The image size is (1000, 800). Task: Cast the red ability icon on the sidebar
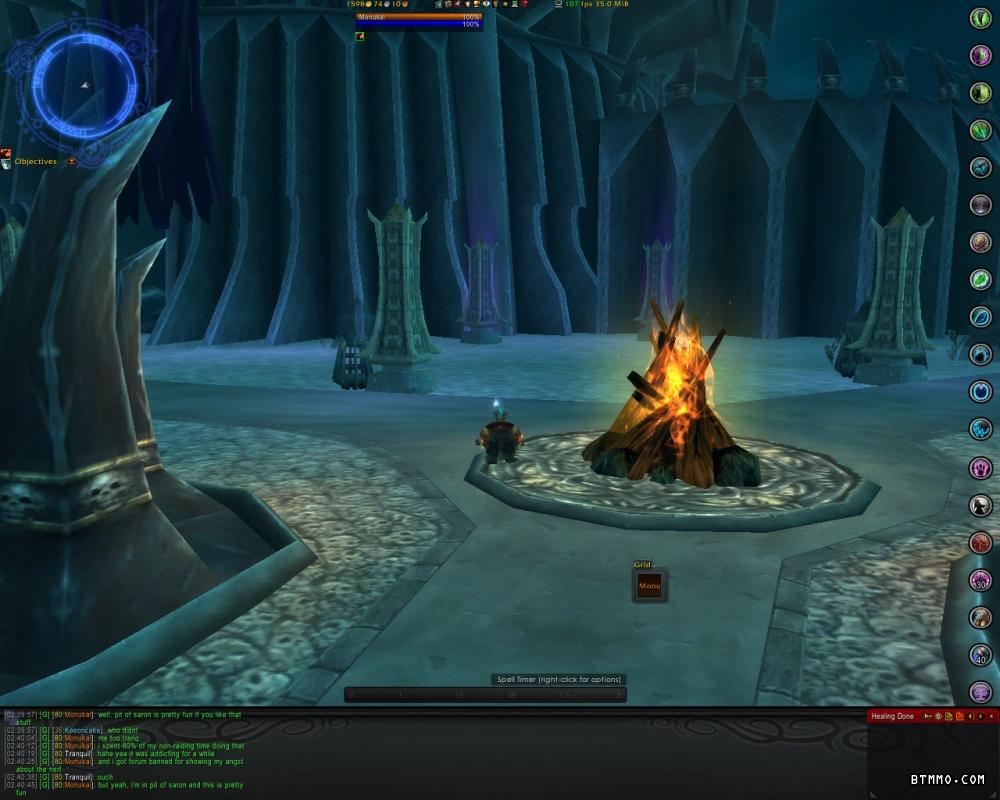click(980, 543)
